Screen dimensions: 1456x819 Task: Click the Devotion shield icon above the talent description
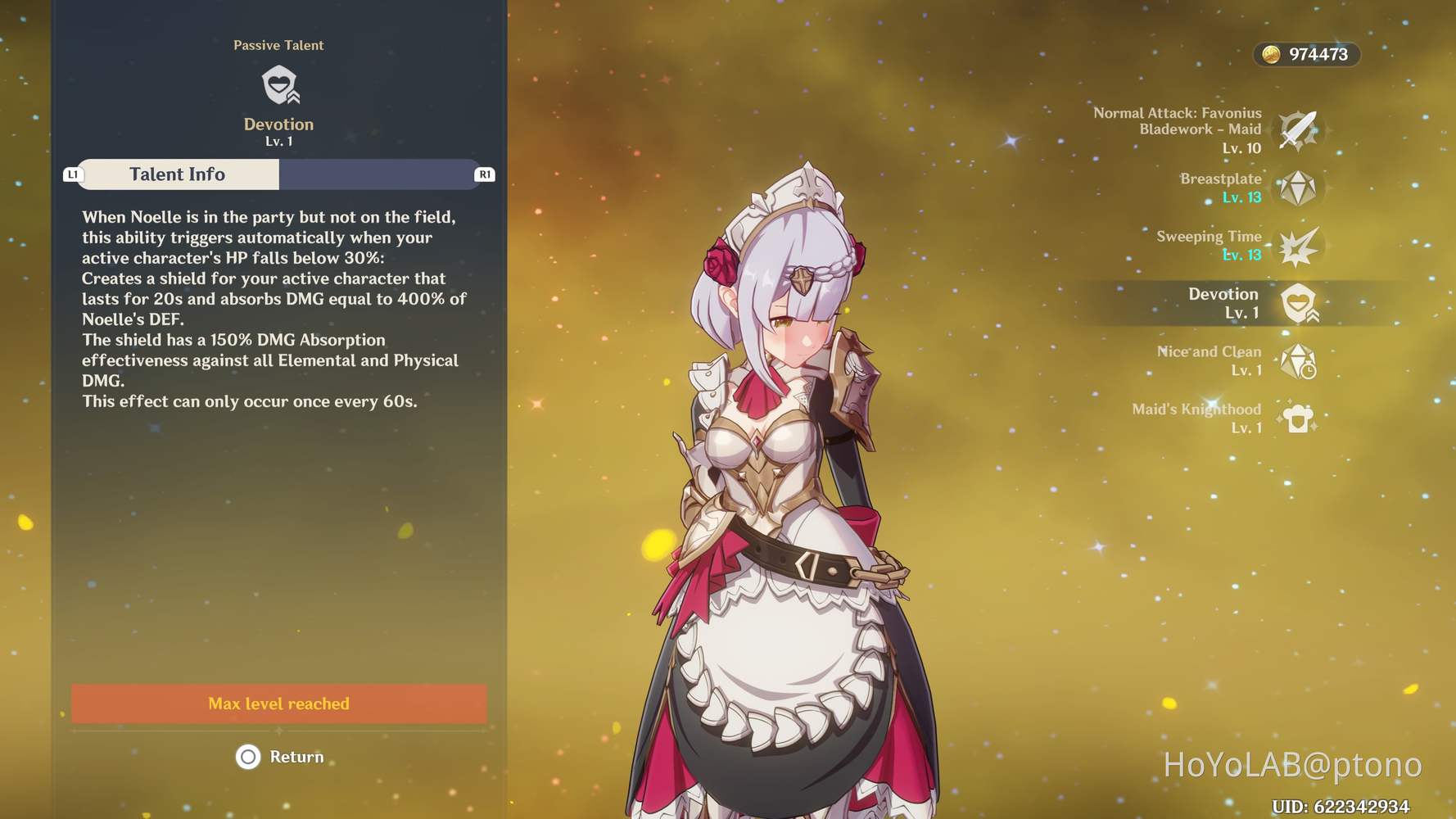278,84
